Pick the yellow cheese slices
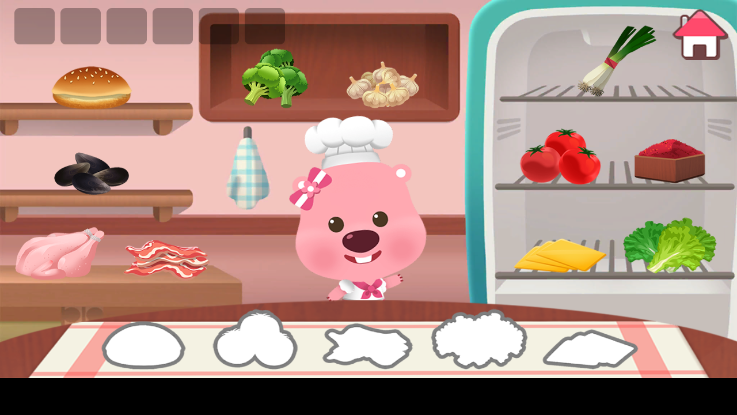Screen dimensions: 737x415 coord(560,255)
